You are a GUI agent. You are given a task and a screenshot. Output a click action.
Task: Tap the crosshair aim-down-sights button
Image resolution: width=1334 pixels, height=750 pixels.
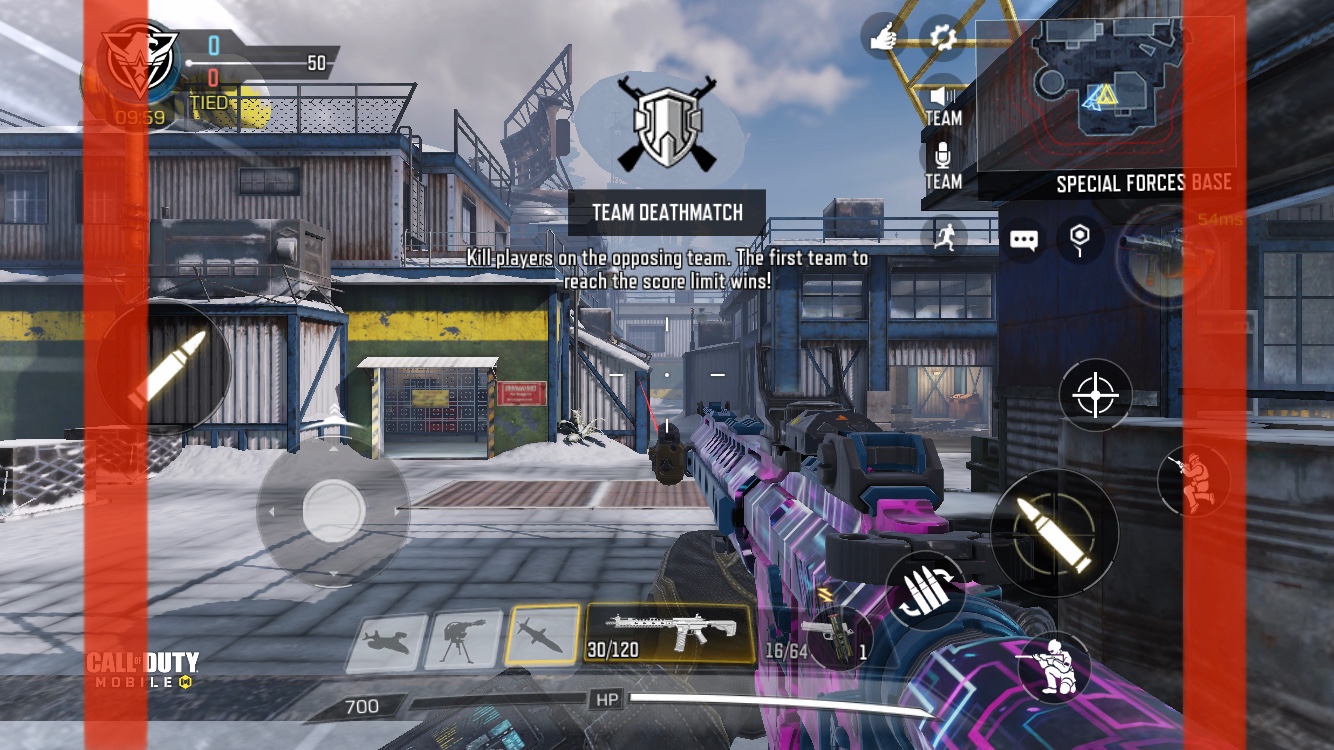tap(1096, 396)
